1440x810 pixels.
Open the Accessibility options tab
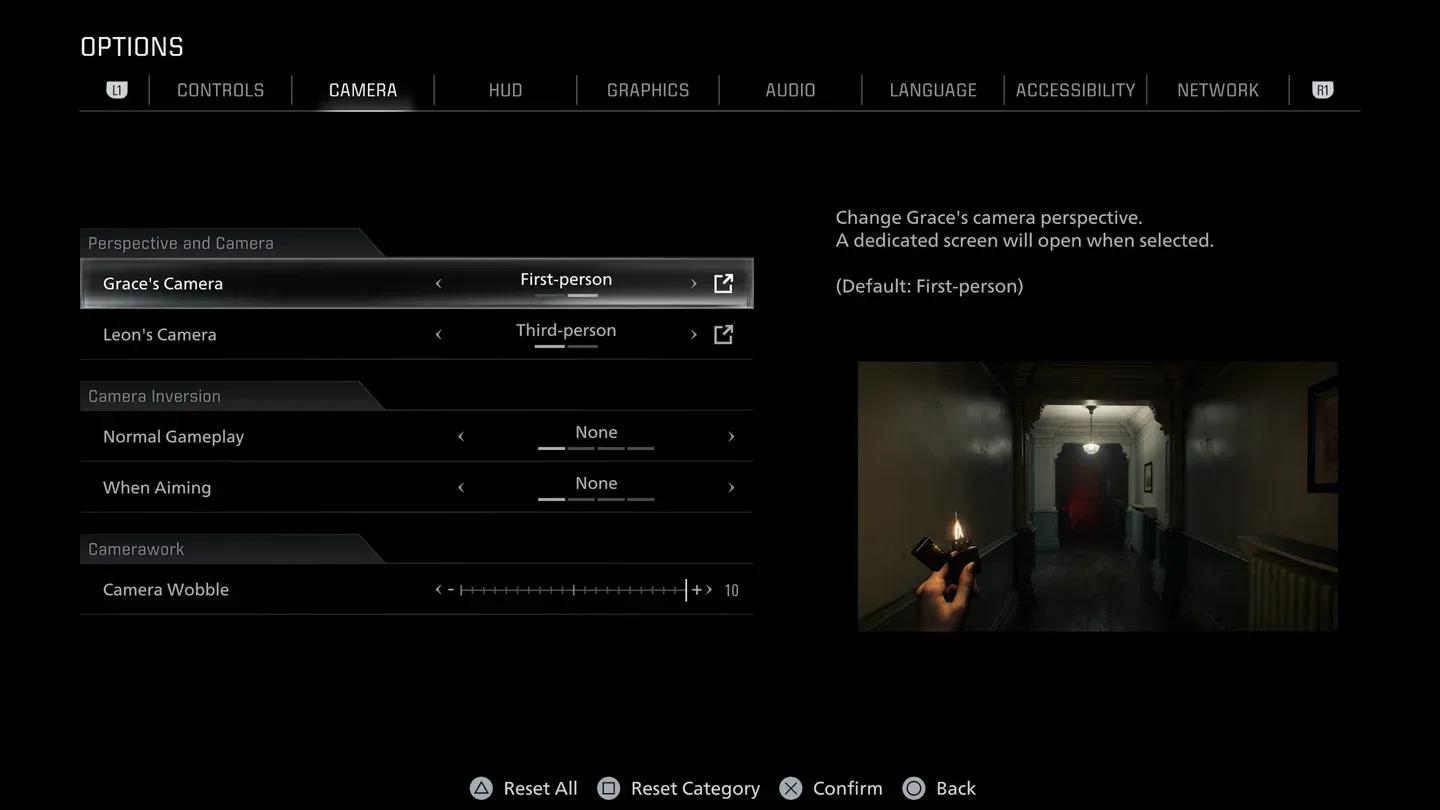1075,89
